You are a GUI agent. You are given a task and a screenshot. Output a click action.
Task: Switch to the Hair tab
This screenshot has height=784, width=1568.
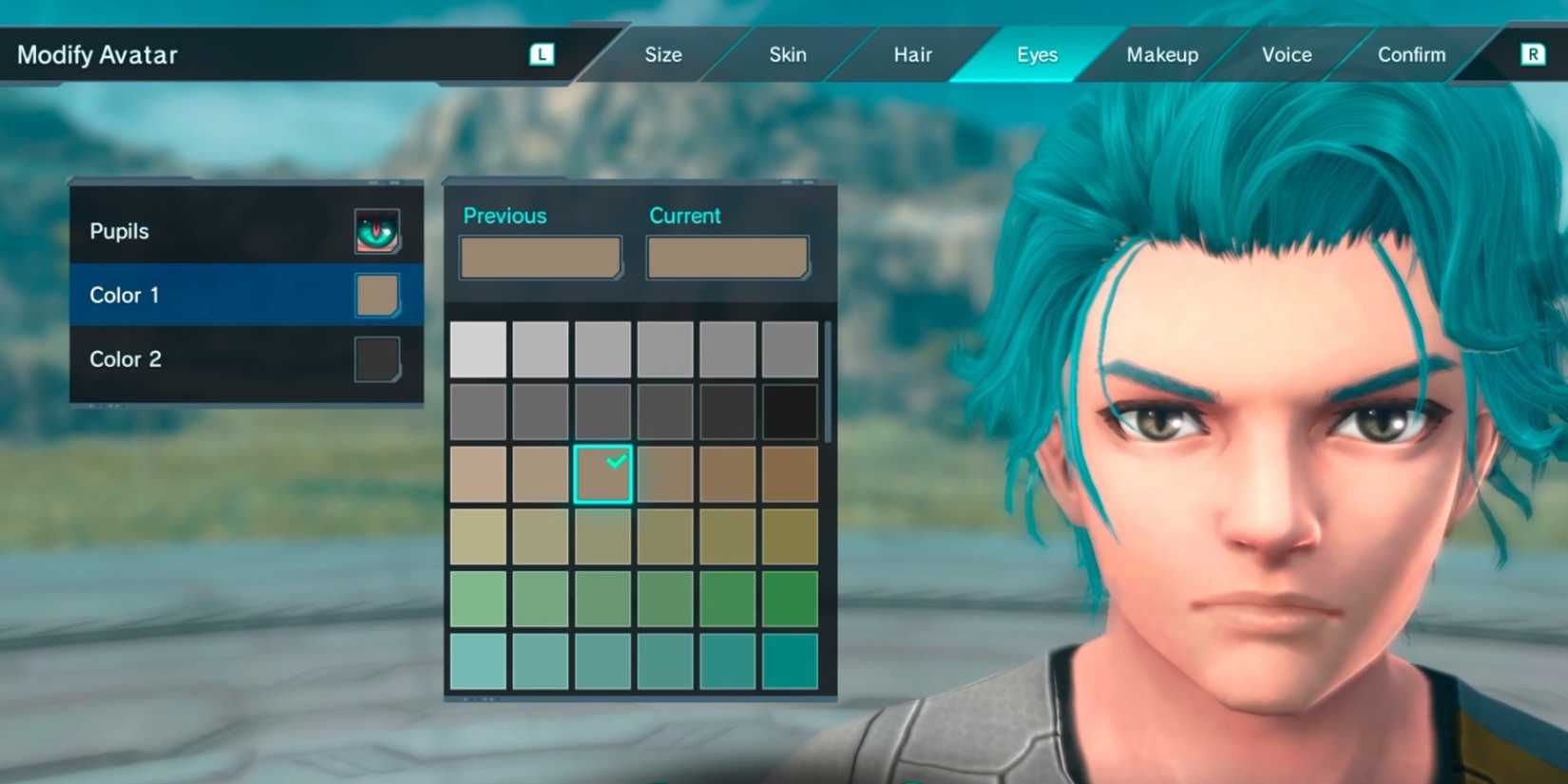pos(910,54)
